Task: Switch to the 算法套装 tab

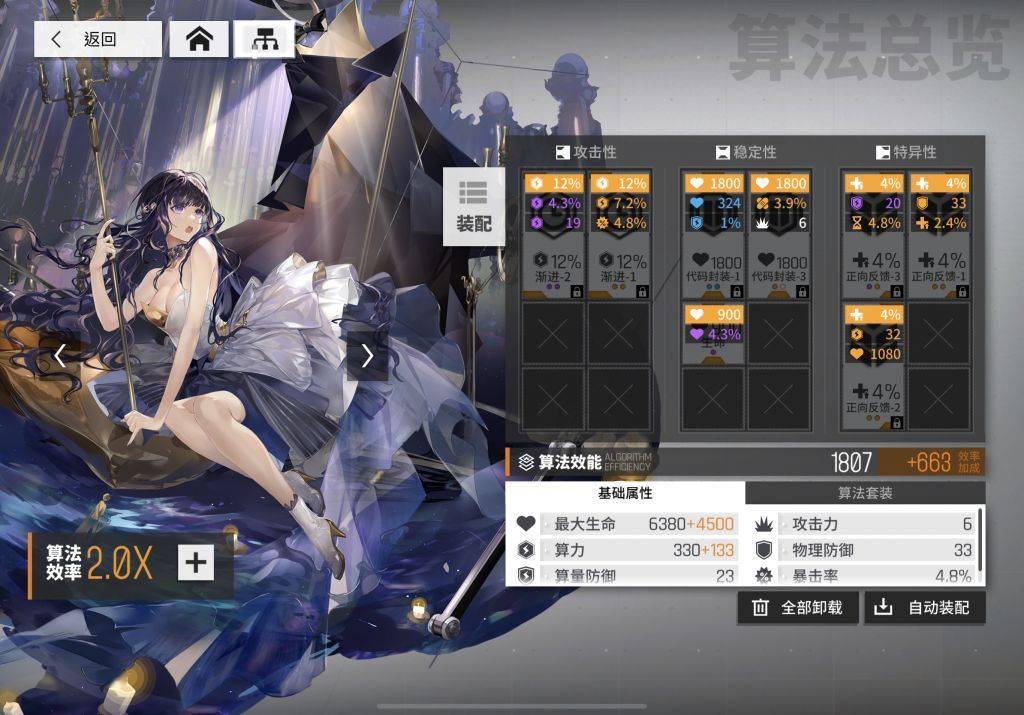Action: [865, 493]
